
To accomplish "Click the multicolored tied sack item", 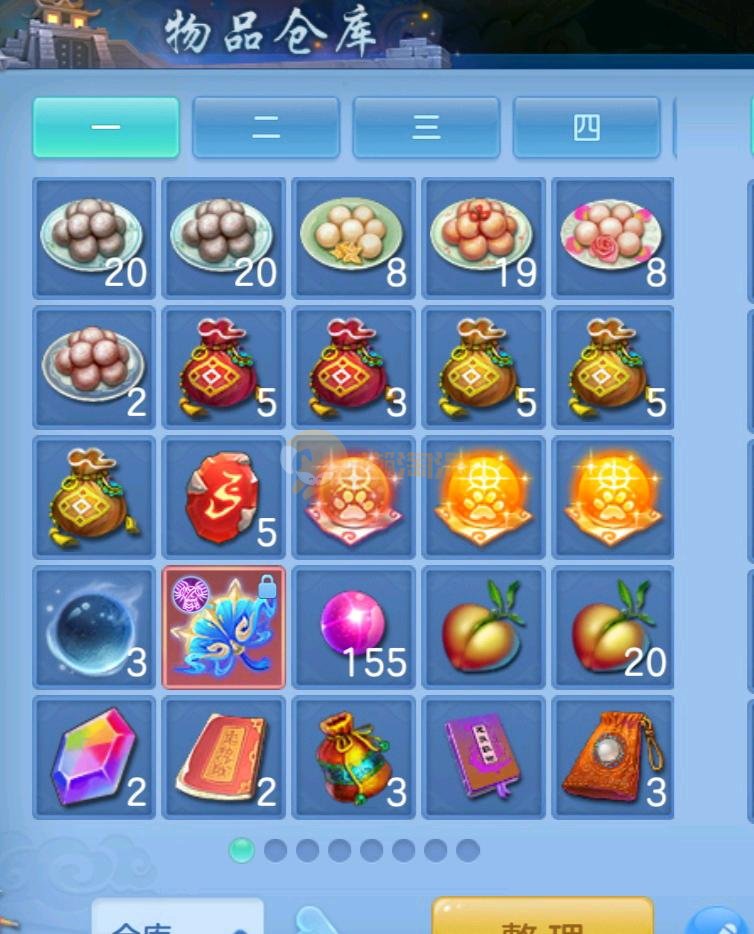I will pyautogui.click(x=354, y=757).
